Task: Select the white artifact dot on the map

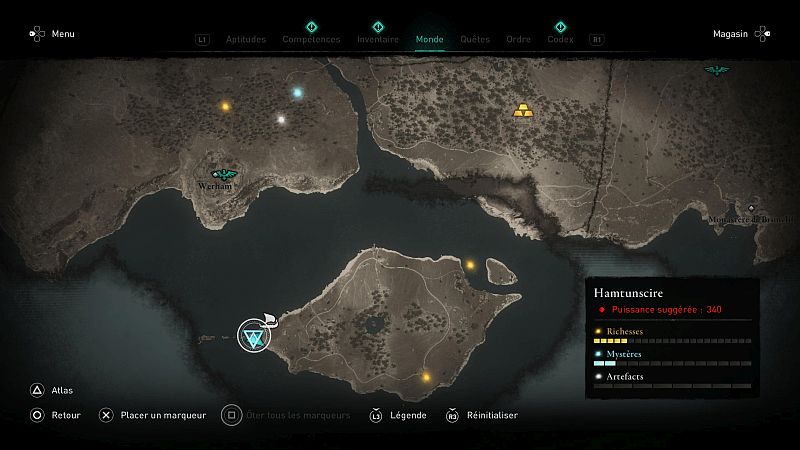Action: pos(281,120)
